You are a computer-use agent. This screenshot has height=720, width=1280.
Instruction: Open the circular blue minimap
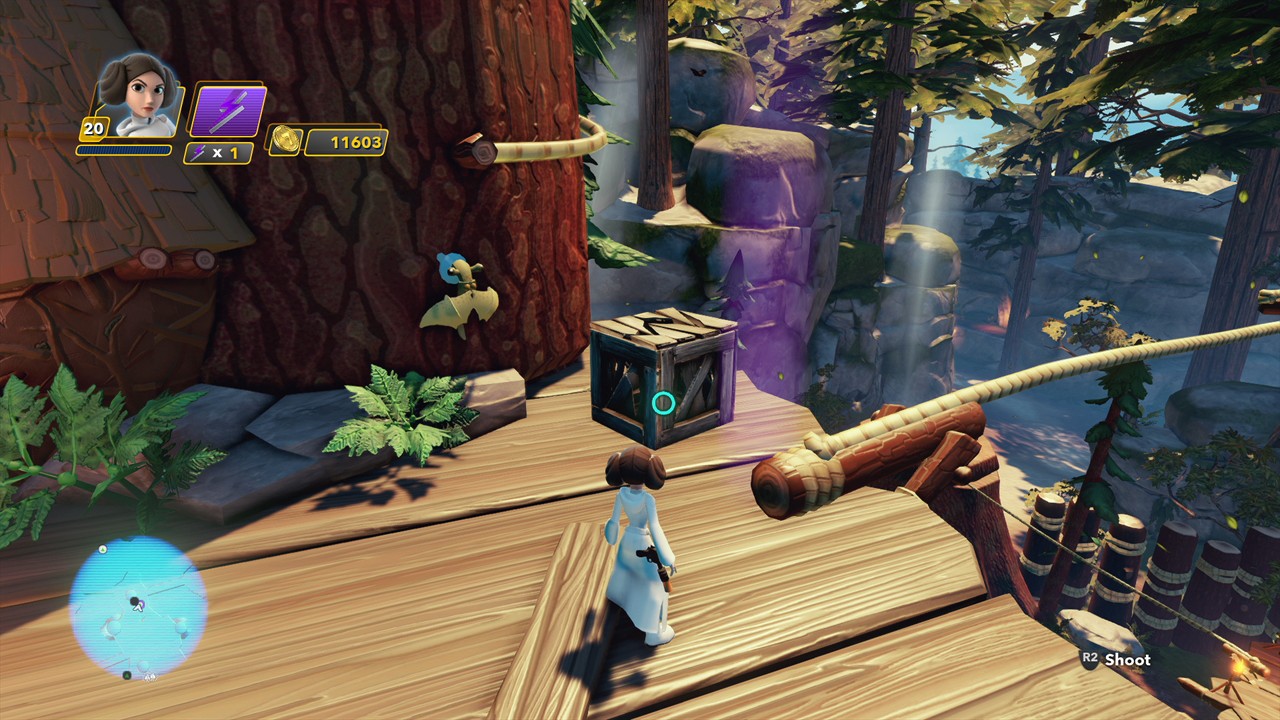coord(138,606)
